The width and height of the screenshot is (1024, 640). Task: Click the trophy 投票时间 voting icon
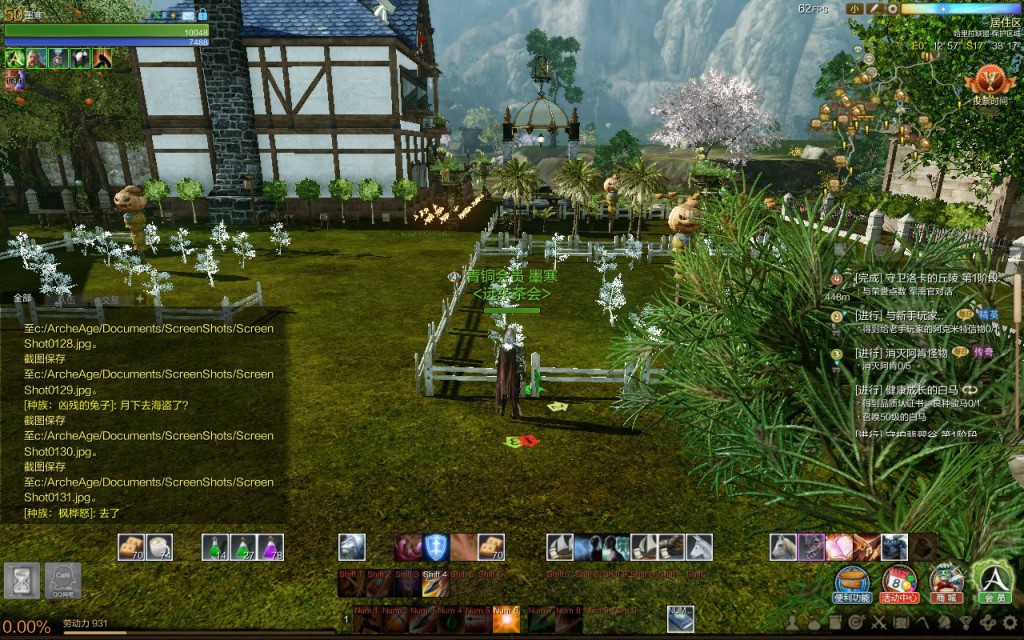pyautogui.click(x=989, y=80)
